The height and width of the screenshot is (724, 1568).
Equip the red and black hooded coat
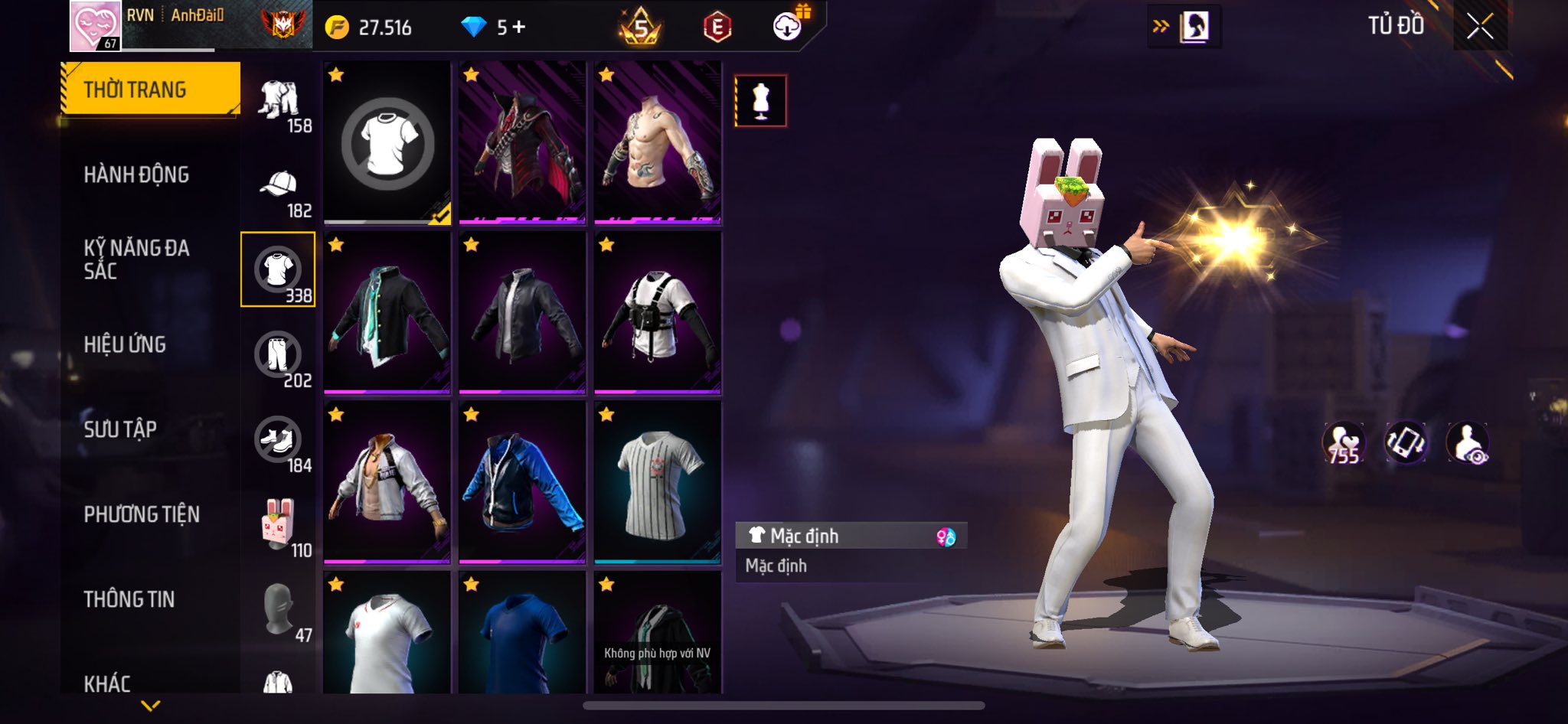point(522,143)
